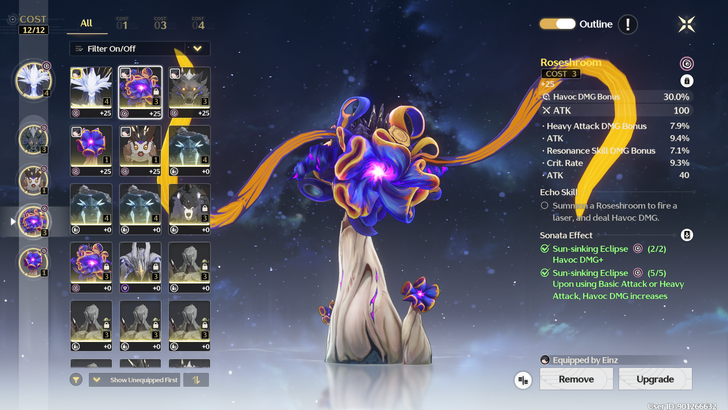This screenshot has height=410, width=728.
Task: Remove the equipped Roseshroom echo
Action: coord(575,379)
